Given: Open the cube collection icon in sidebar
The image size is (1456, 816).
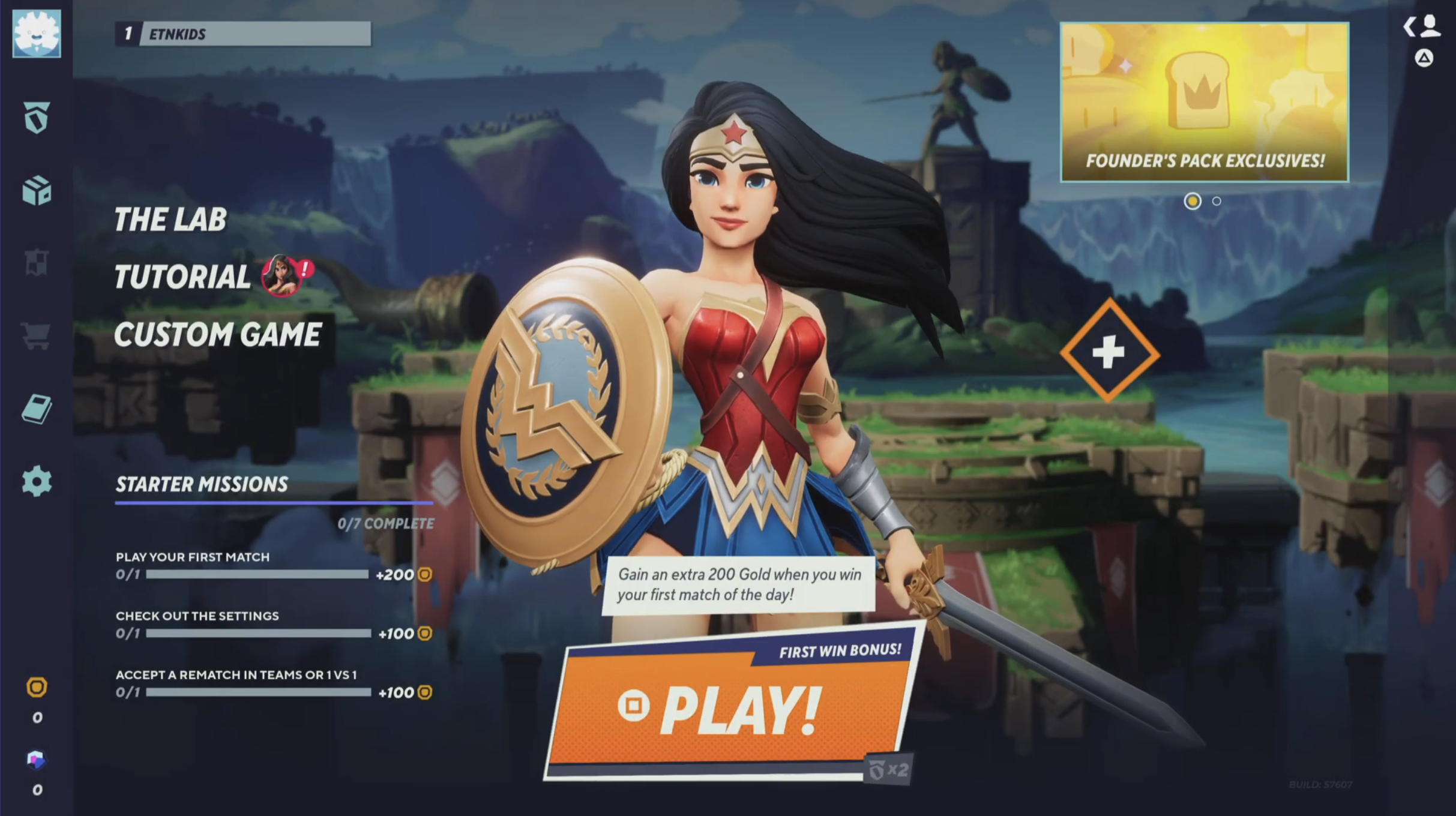Looking at the screenshot, I should click(x=37, y=191).
